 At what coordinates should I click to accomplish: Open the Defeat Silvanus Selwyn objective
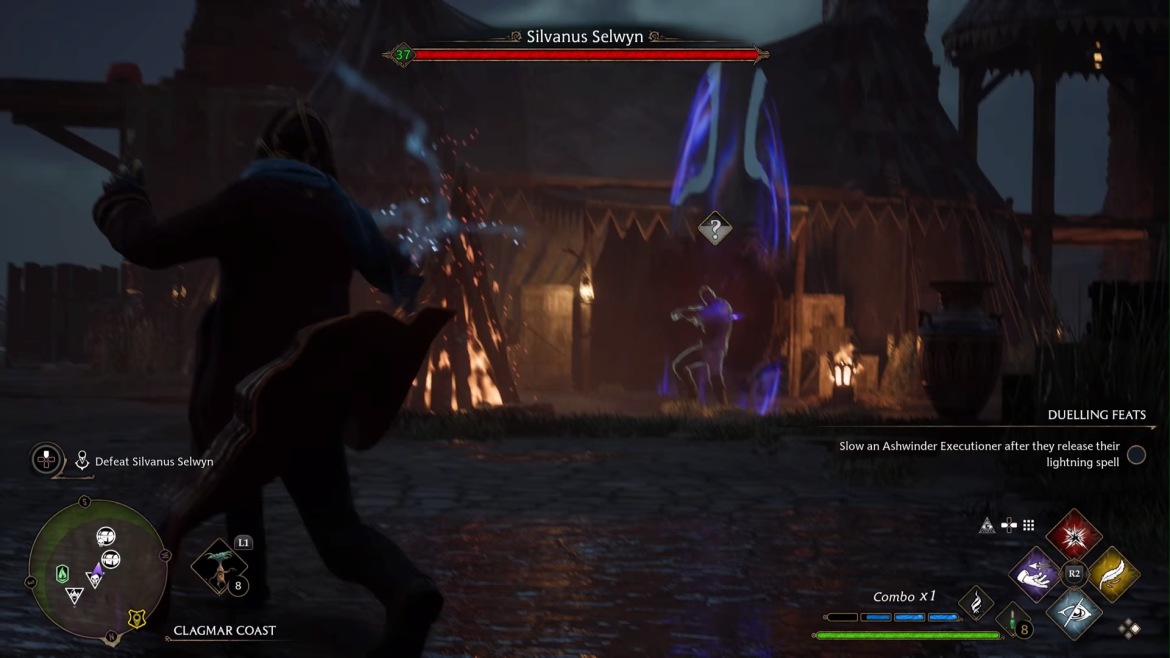coord(153,462)
